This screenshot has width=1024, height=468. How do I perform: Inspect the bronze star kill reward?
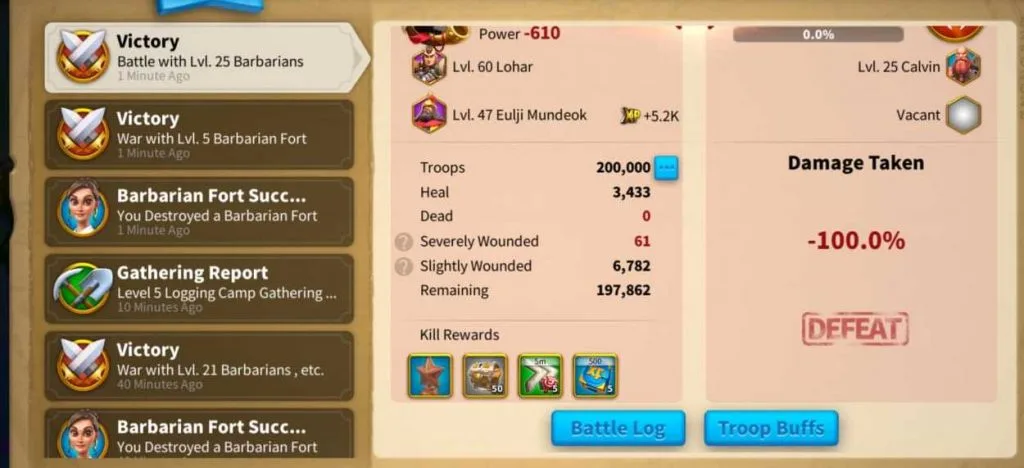(x=430, y=376)
